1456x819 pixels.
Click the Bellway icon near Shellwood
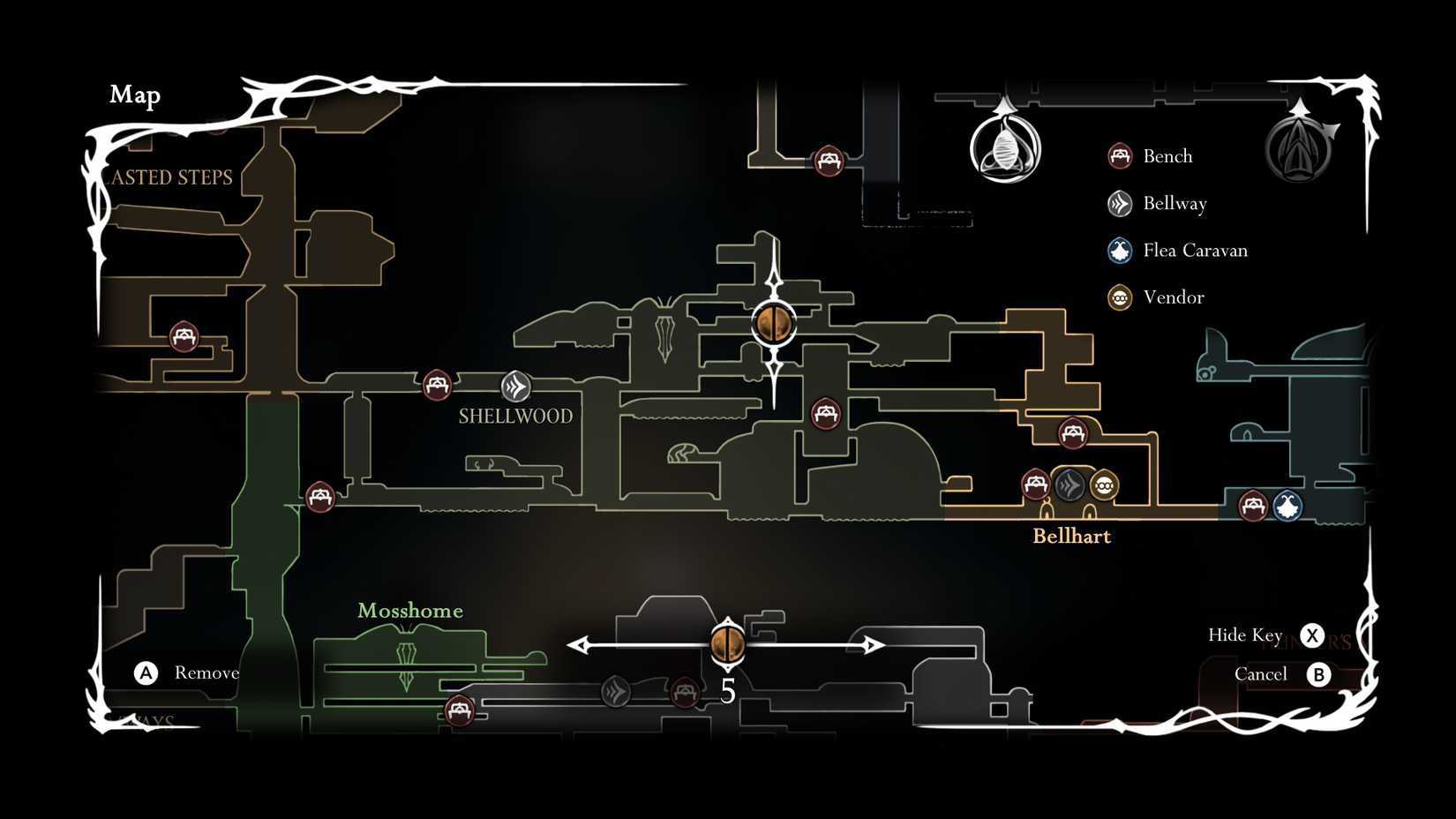(515, 385)
